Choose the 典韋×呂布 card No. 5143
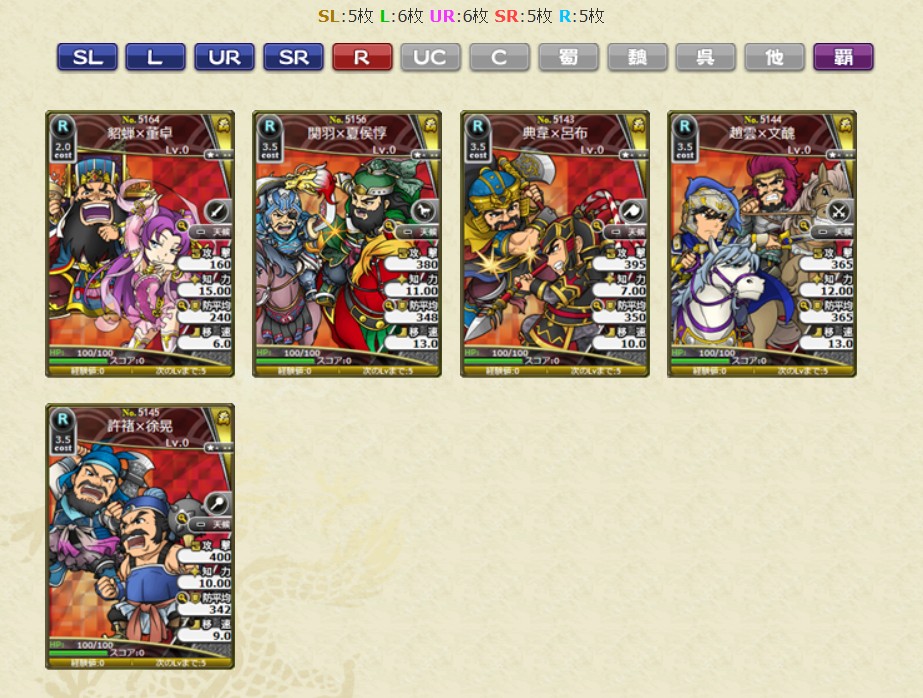This screenshot has width=923, height=698. (x=554, y=244)
